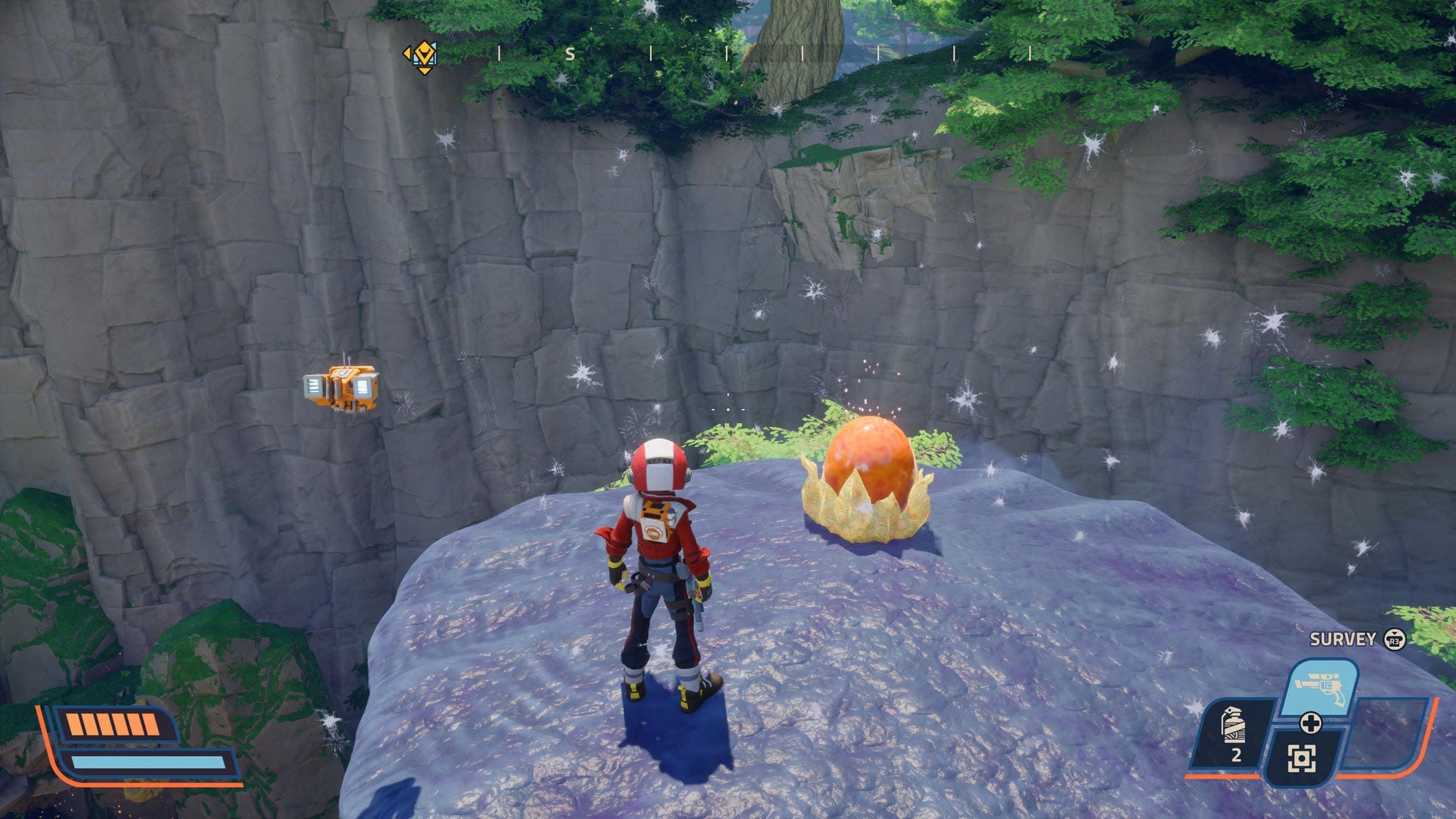1456x819 pixels.
Task: Click the left arrow beside the compass waypoint
Action: coord(408,53)
